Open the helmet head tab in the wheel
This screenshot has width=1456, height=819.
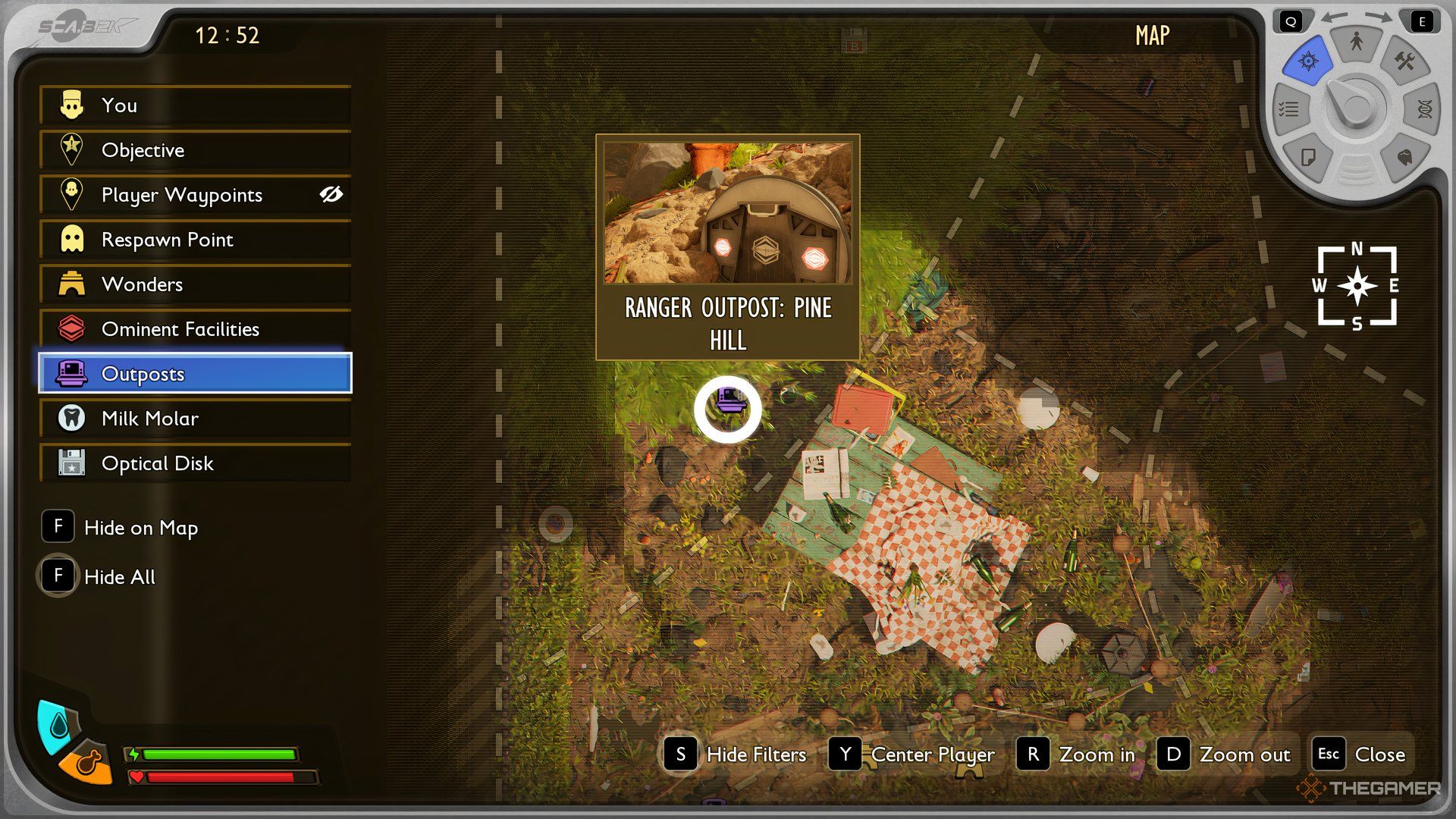1404,157
